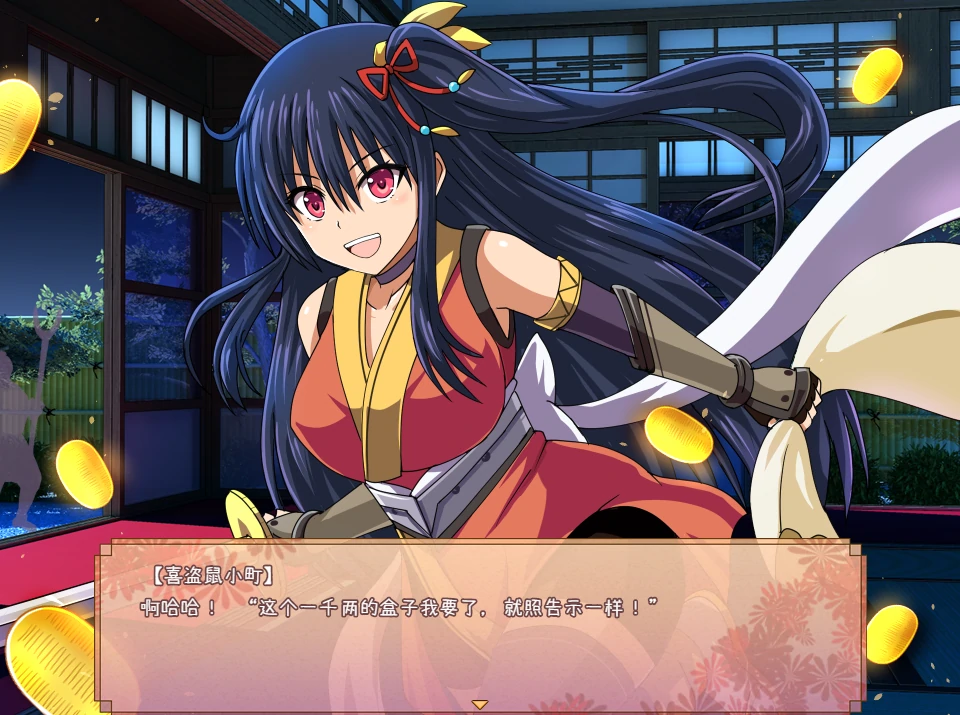Click the dialogue advance arrow indicator
960x715 pixels.
pyautogui.click(x=480, y=704)
